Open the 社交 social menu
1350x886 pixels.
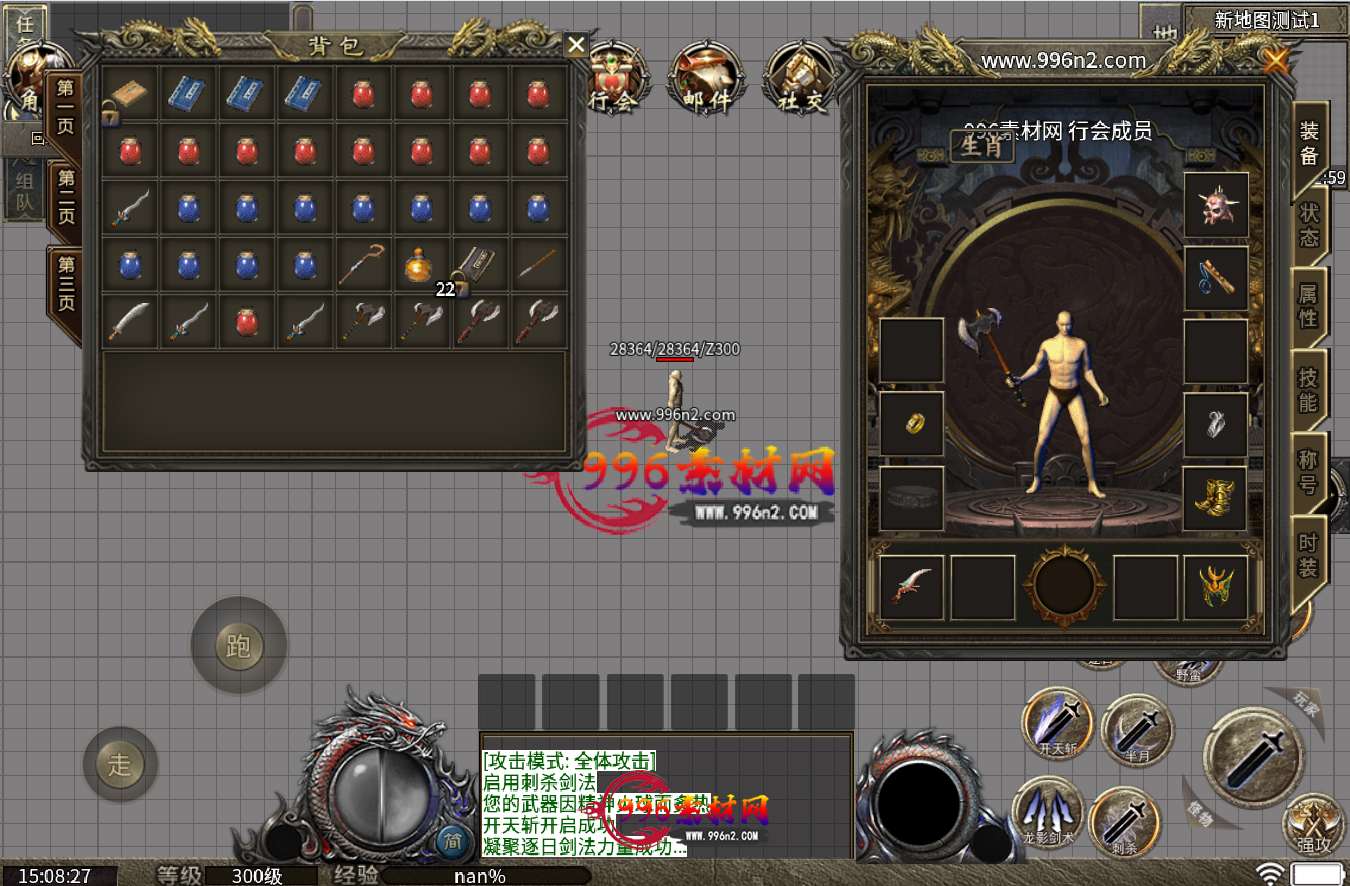(x=800, y=78)
